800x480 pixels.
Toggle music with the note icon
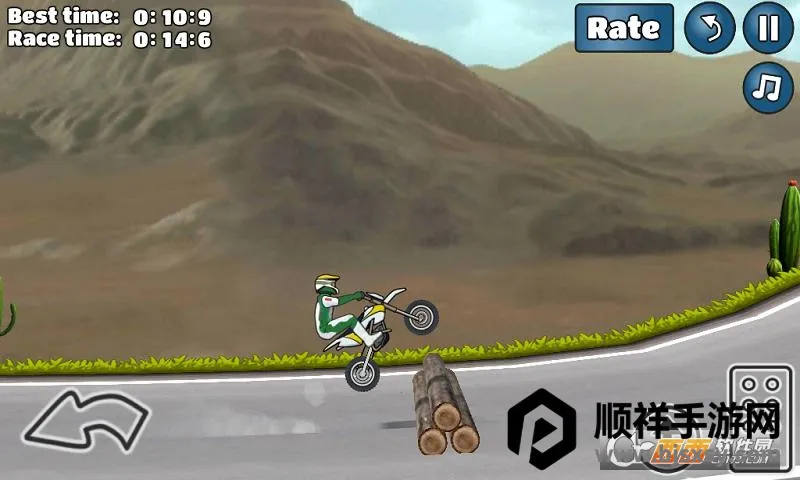pos(767,88)
